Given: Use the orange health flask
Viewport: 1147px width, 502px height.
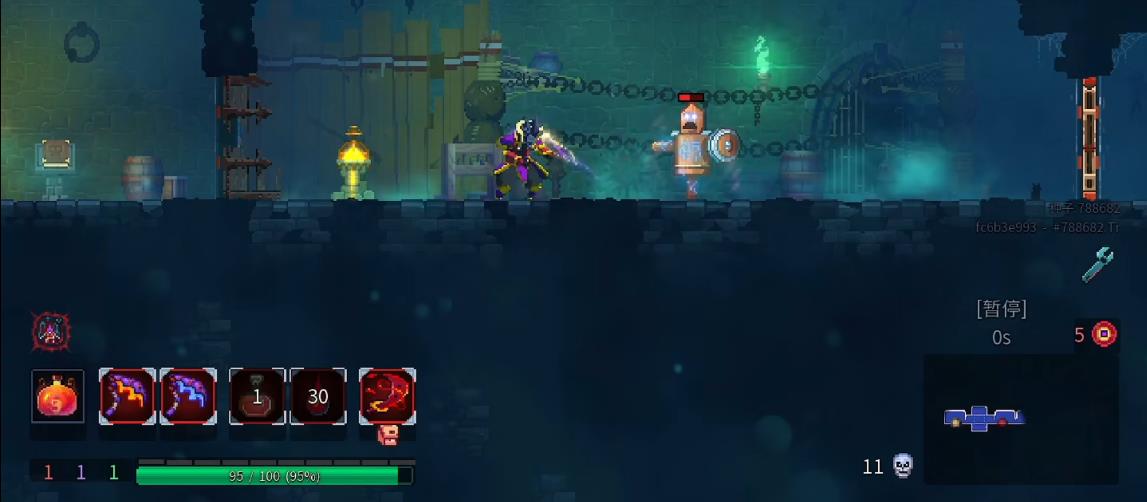Looking at the screenshot, I should coord(58,396).
